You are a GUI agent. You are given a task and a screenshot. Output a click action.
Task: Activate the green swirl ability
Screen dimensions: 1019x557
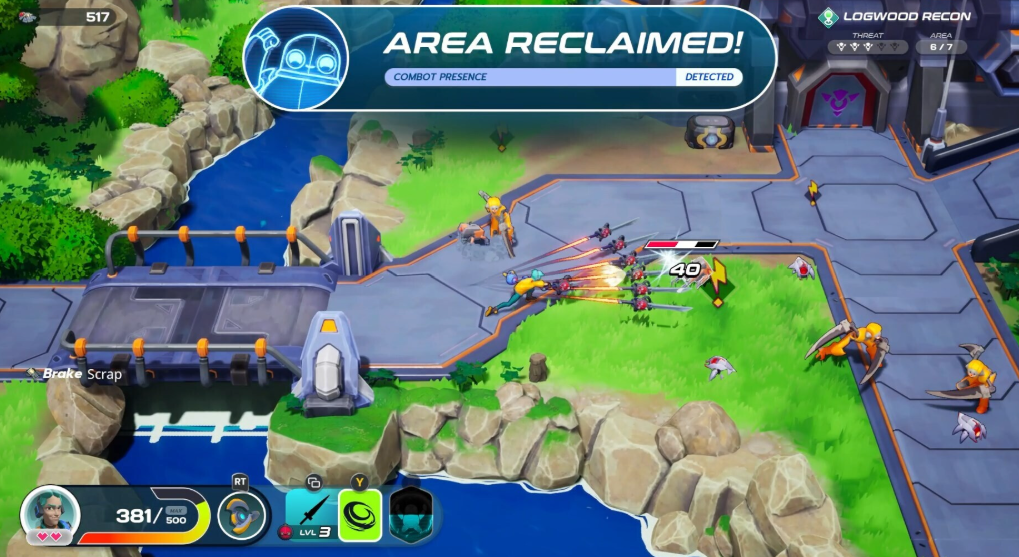point(360,514)
